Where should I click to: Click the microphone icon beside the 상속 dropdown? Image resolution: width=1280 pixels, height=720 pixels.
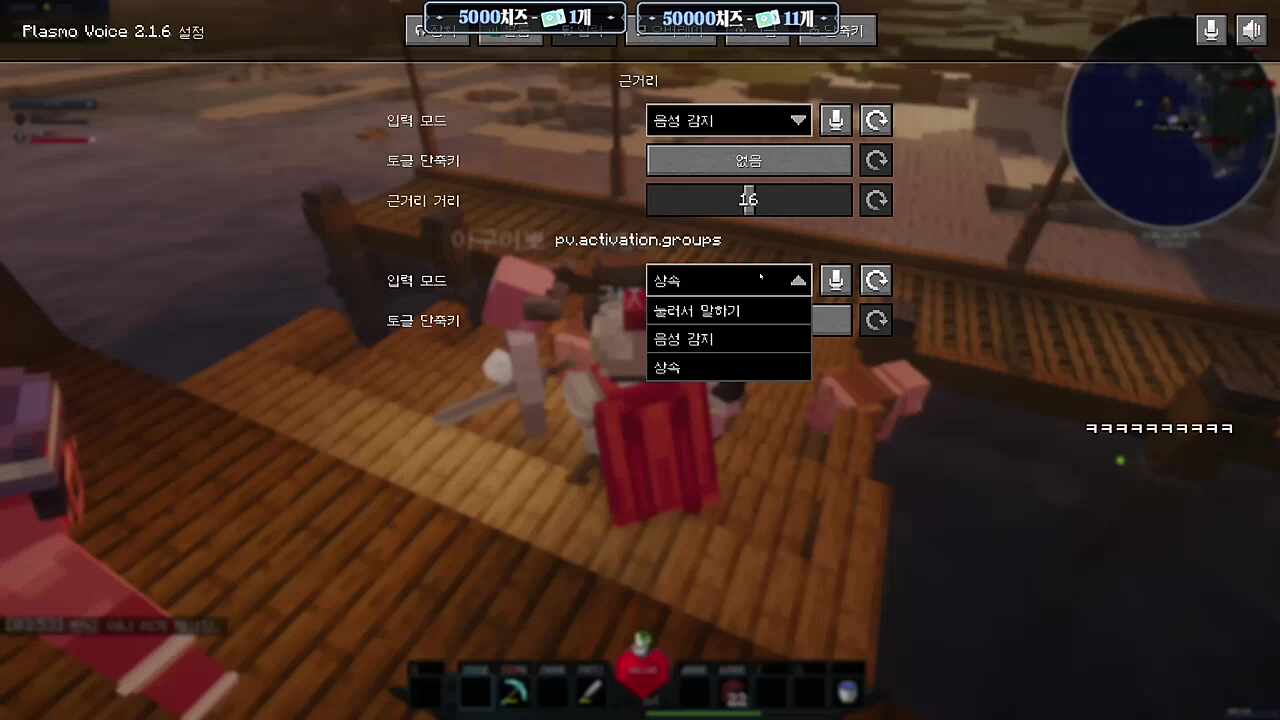pos(835,280)
